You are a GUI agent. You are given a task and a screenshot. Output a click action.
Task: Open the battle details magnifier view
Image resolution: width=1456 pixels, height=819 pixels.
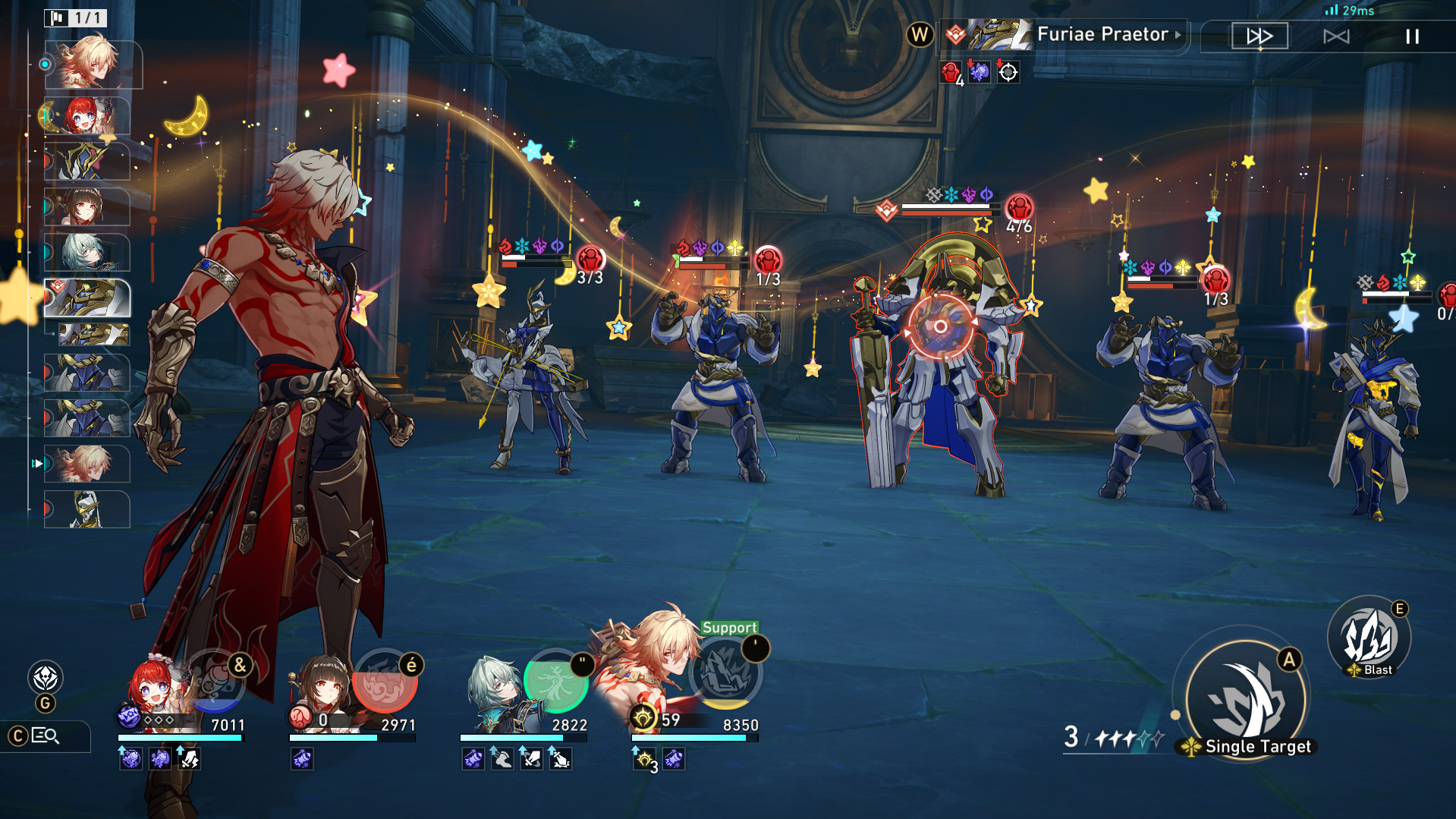[x=46, y=736]
